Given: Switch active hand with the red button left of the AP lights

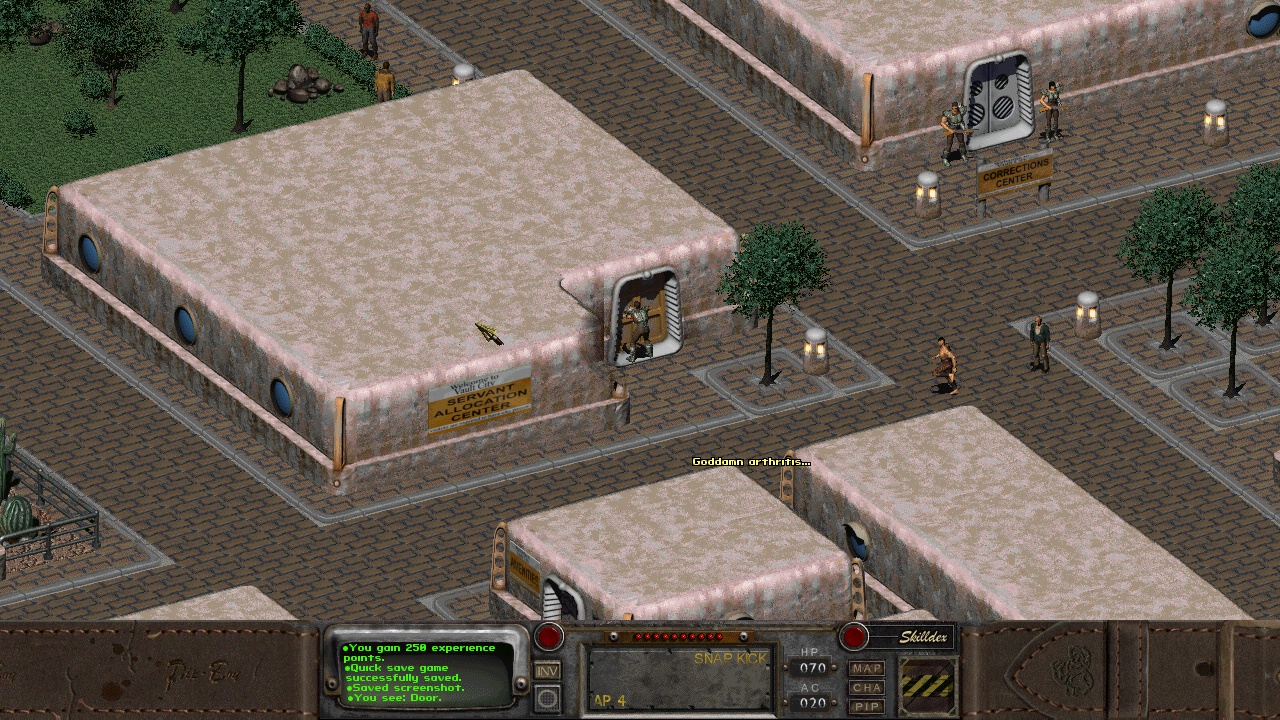Looking at the screenshot, I should [548, 637].
